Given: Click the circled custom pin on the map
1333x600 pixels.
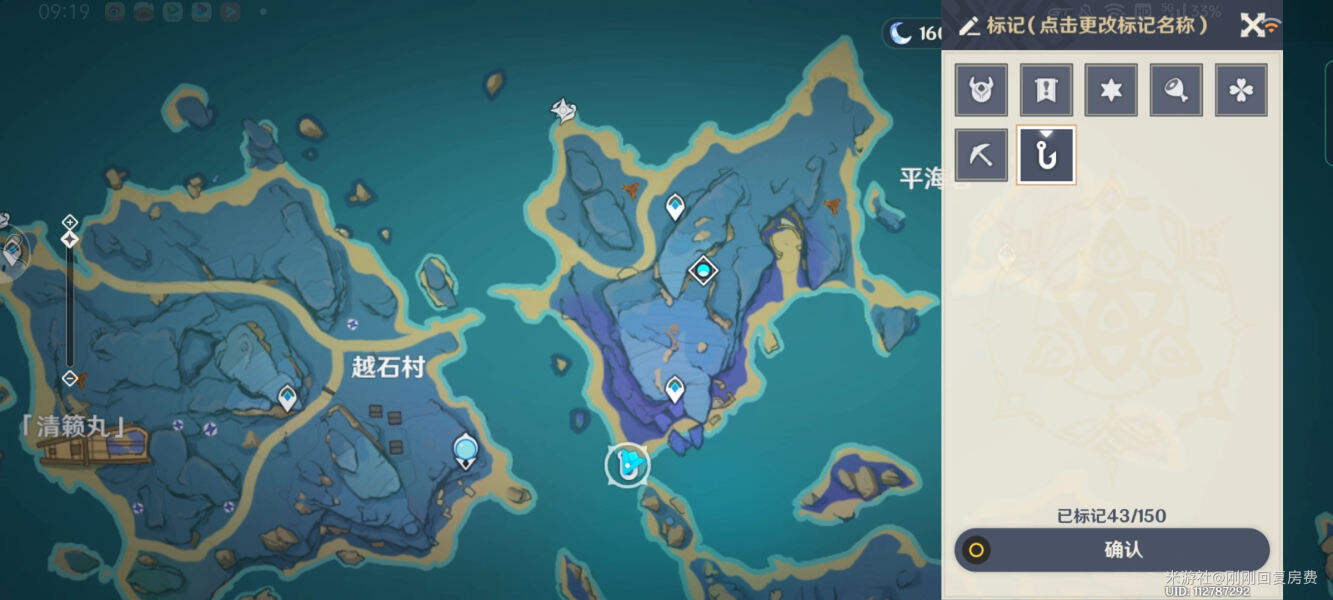Looking at the screenshot, I should [628, 465].
